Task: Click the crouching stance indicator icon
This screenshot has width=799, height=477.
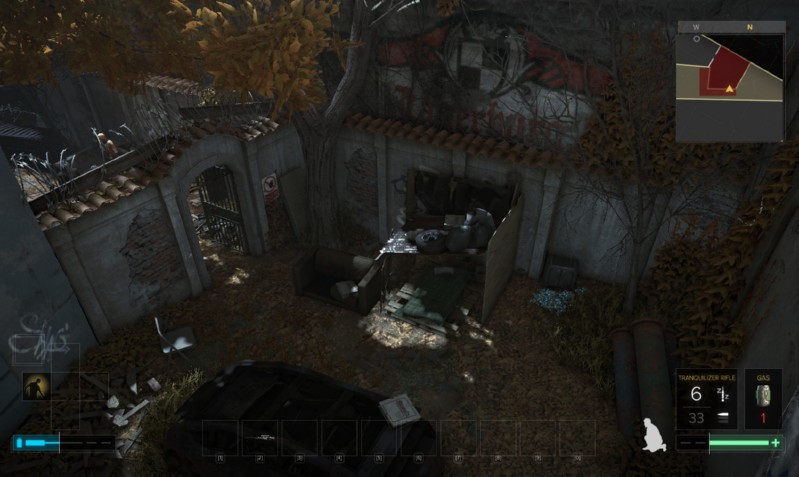Action: click(655, 433)
